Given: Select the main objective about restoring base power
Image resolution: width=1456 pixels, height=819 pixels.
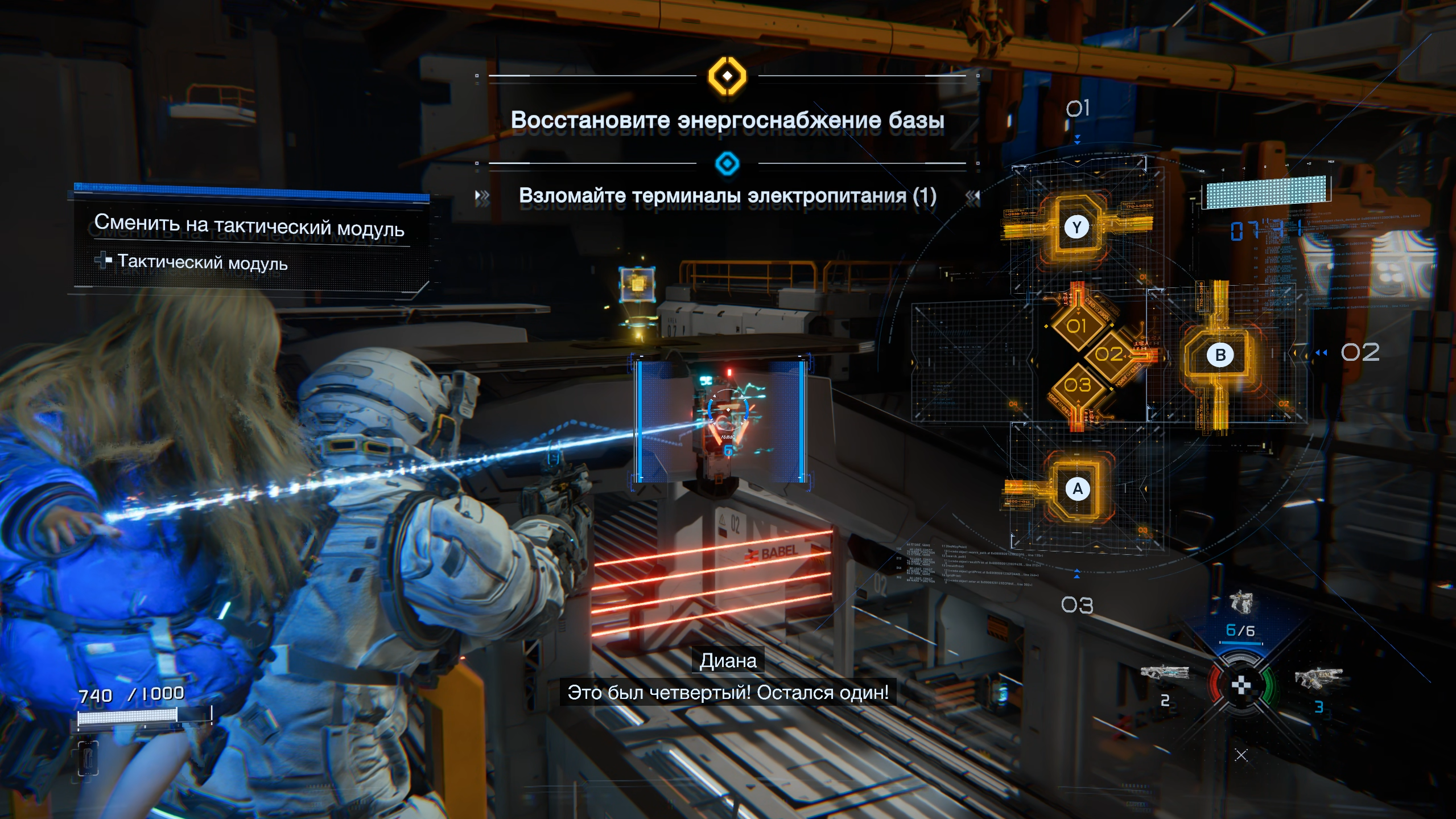Looking at the screenshot, I should 727,120.
